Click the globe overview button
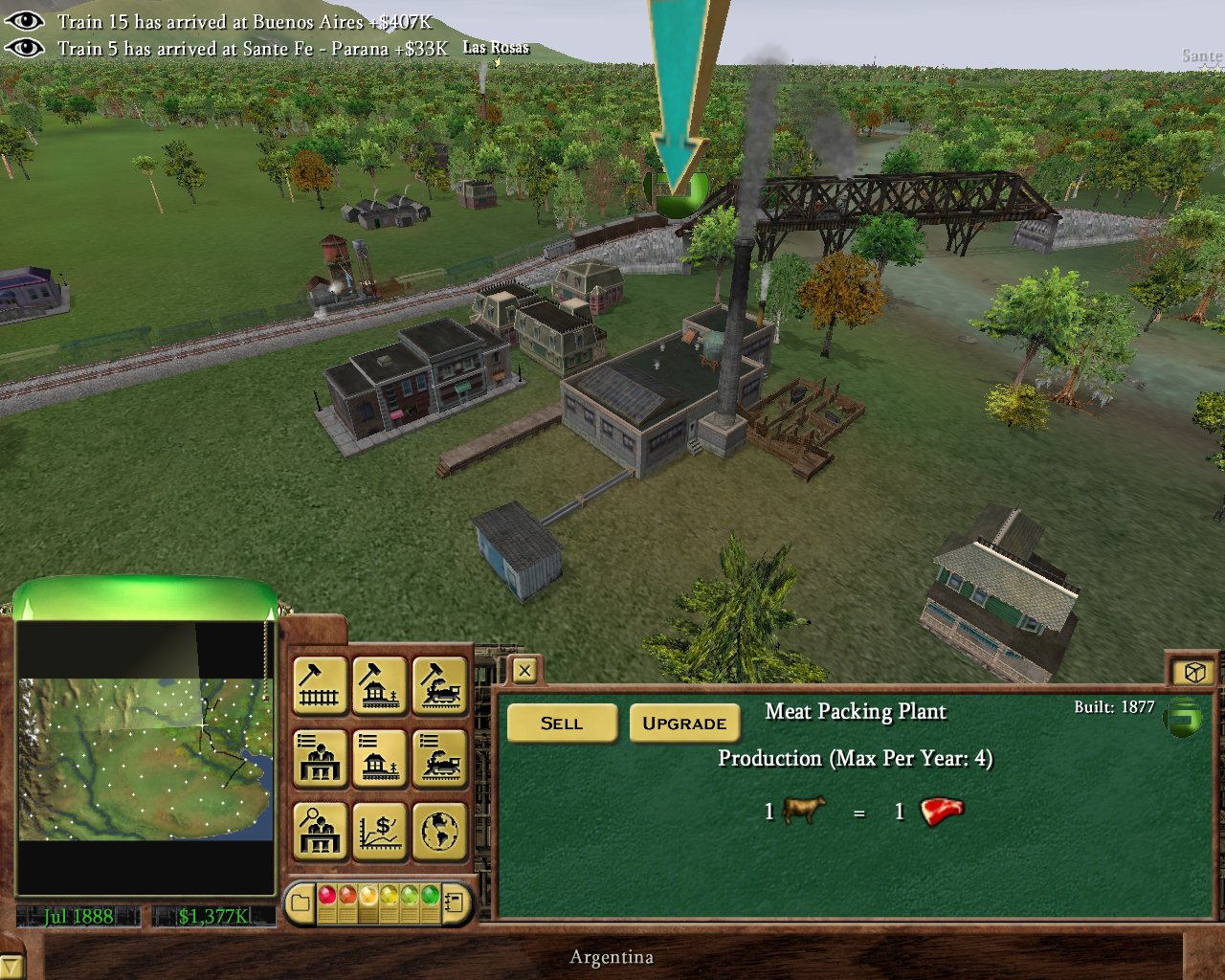 click(x=440, y=831)
